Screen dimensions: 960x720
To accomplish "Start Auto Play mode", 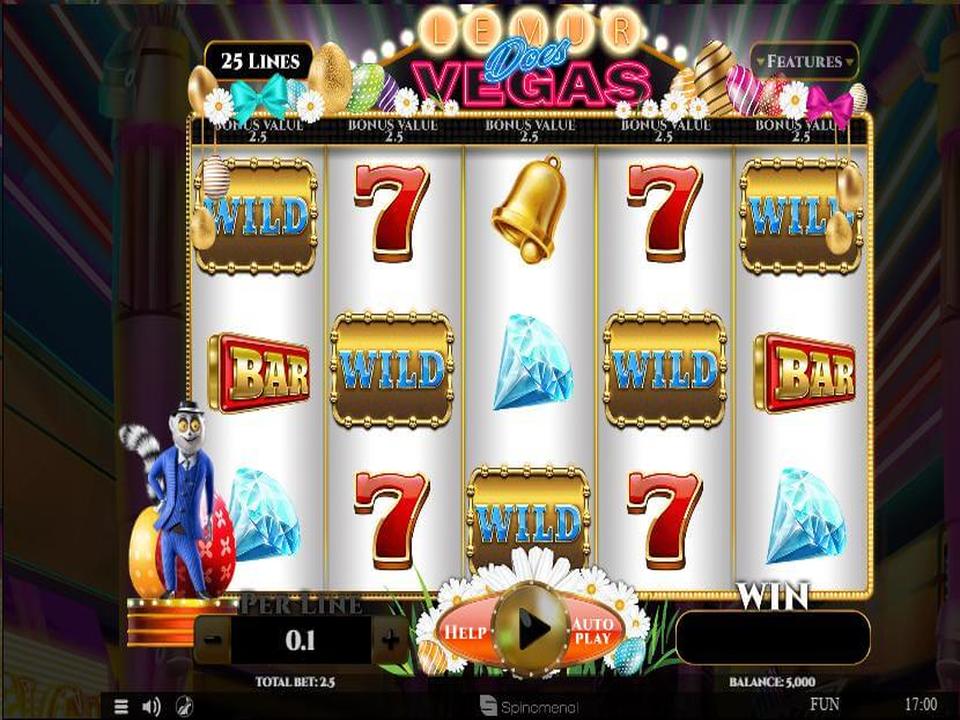I will [x=593, y=631].
